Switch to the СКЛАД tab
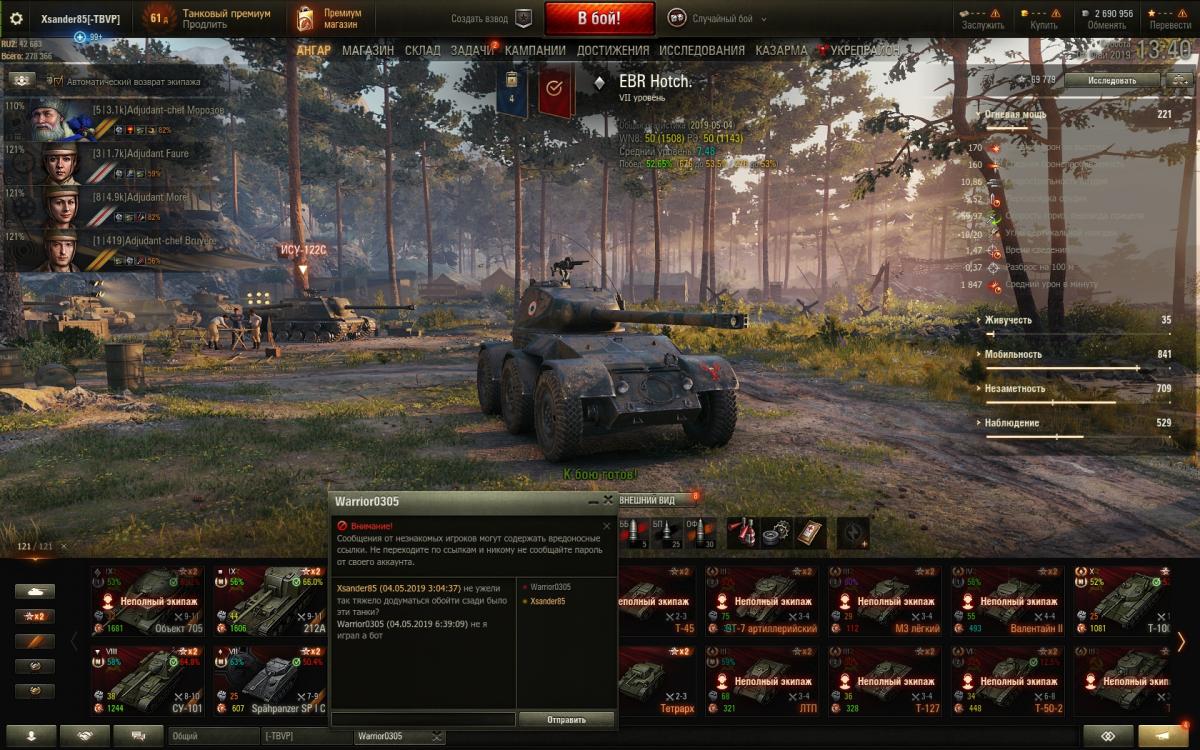 coord(422,50)
